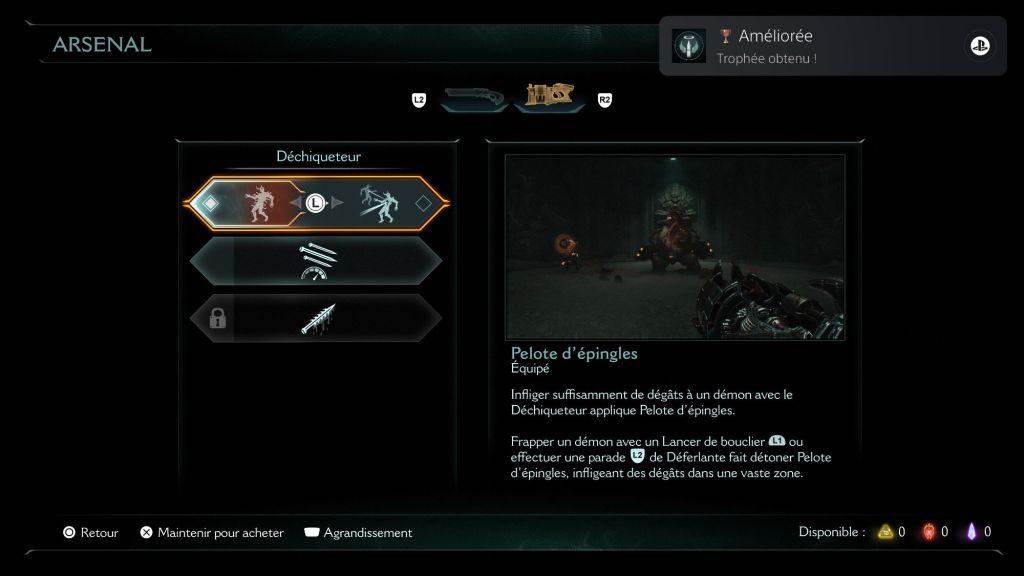Screen dimensions: 1024x576
Task: Click the Retour option
Action: pos(90,533)
